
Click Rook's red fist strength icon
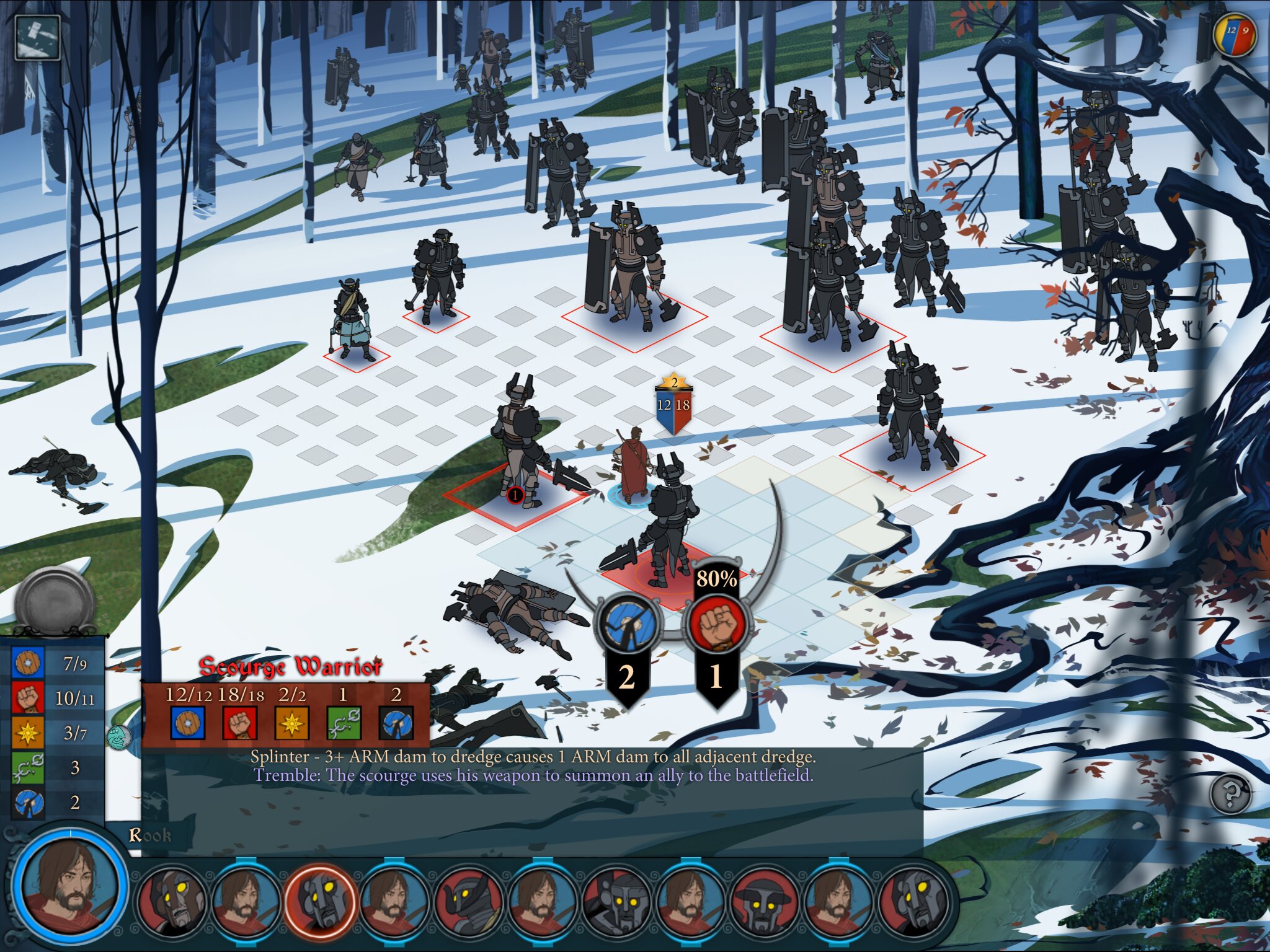coord(28,698)
